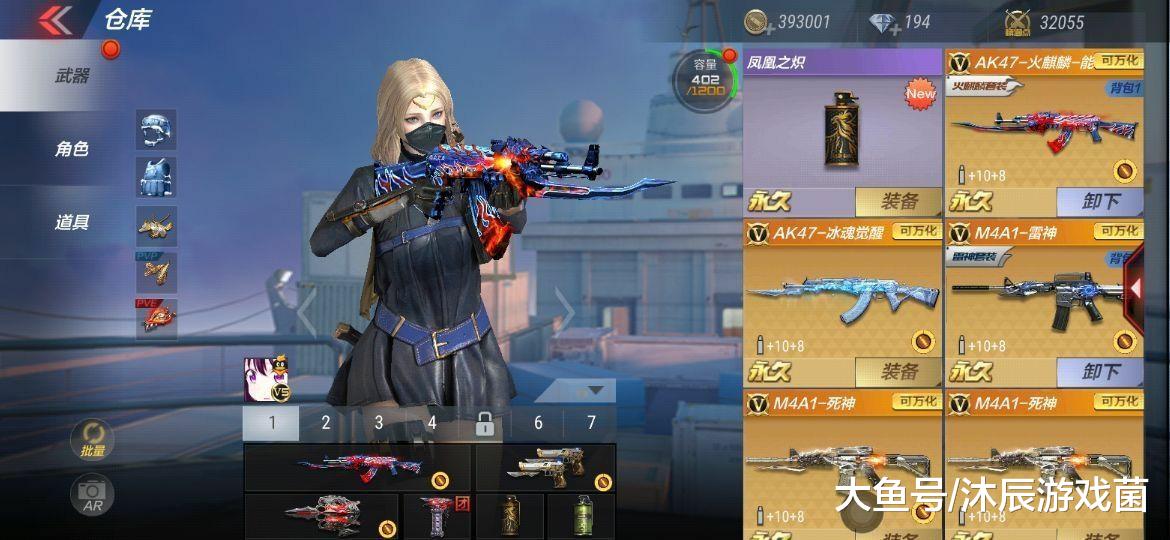The width and height of the screenshot is (1170, 540).
Task: Switch to the 角色 tab
Action: click(x=72, y=149)
